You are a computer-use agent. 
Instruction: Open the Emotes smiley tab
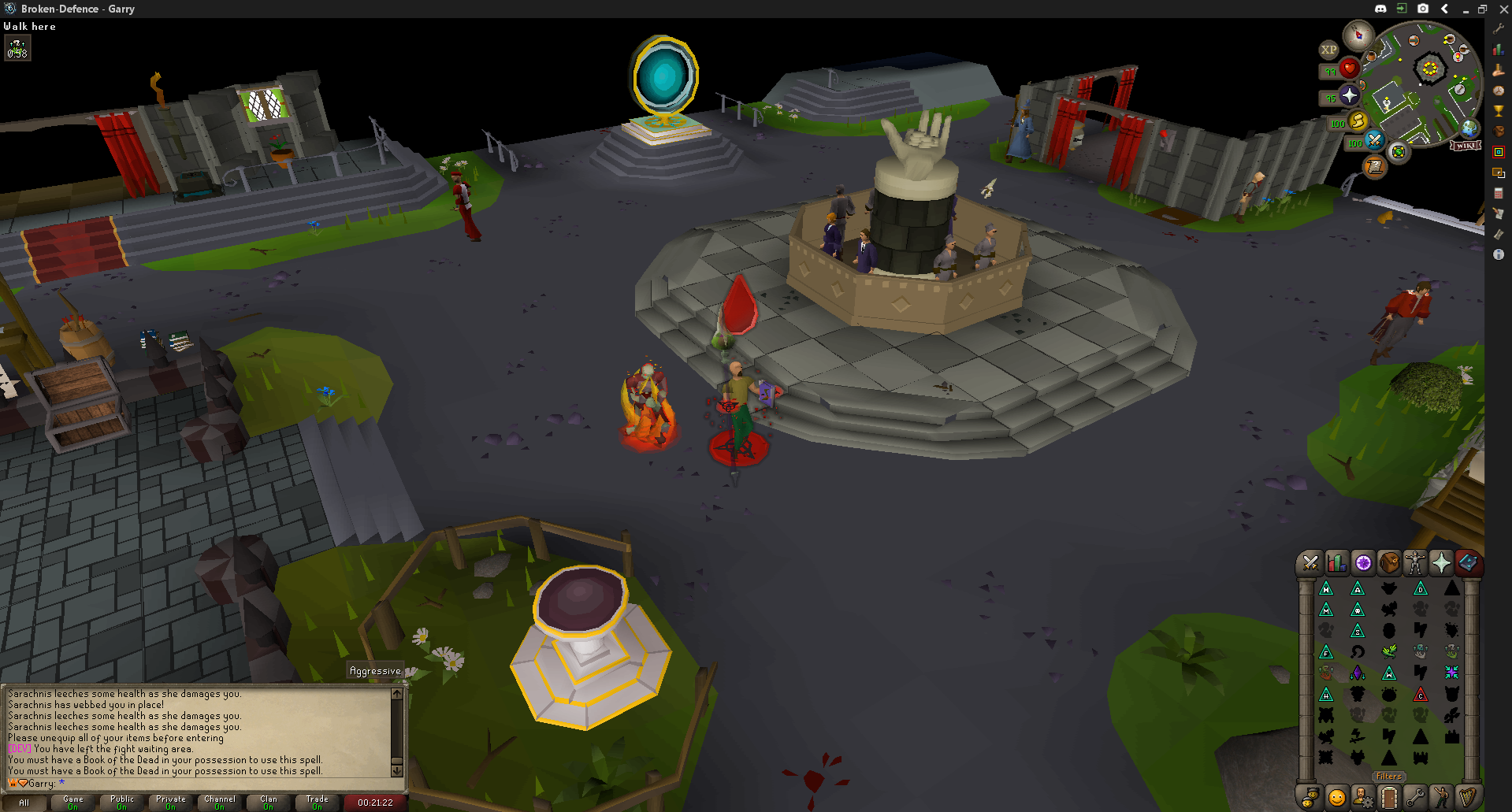coord(1336,797)
